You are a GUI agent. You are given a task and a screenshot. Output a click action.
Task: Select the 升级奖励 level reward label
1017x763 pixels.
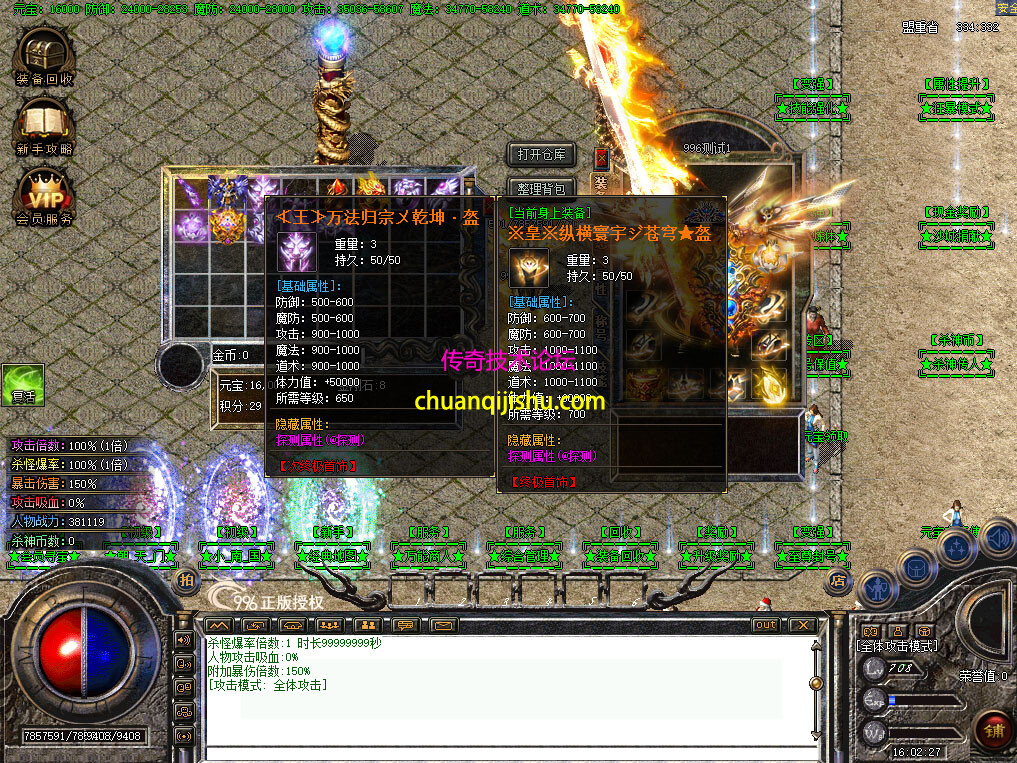pyautogui.click(x=717, y=555)
